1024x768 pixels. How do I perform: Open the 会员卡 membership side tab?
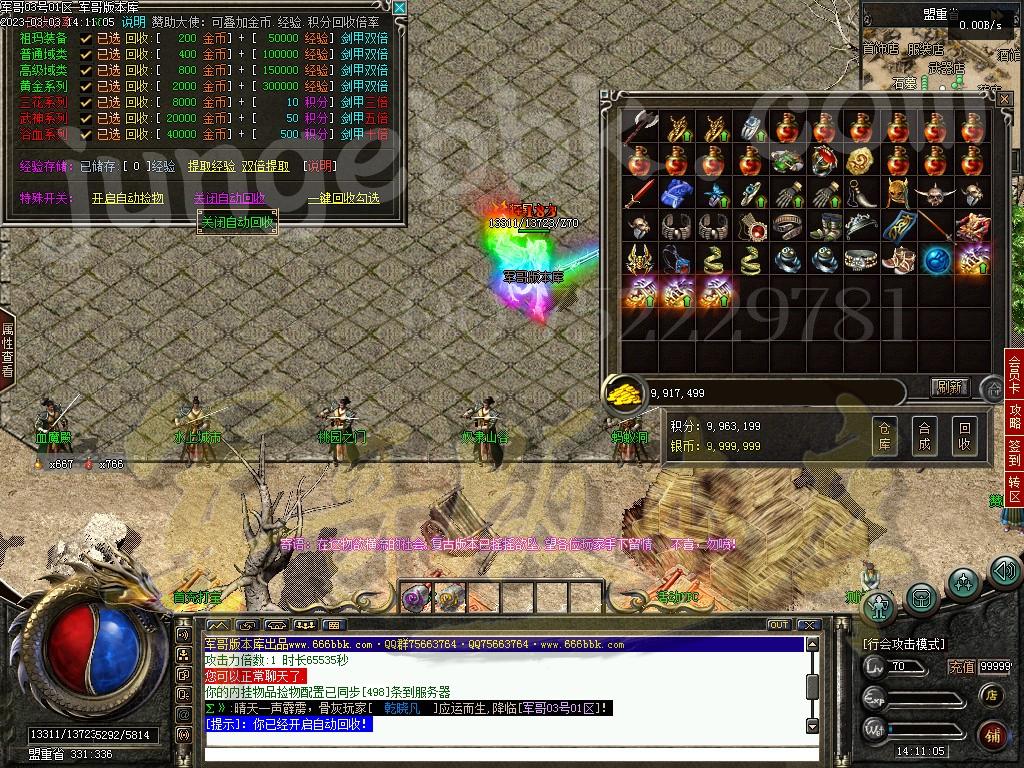pos(1014,373)
